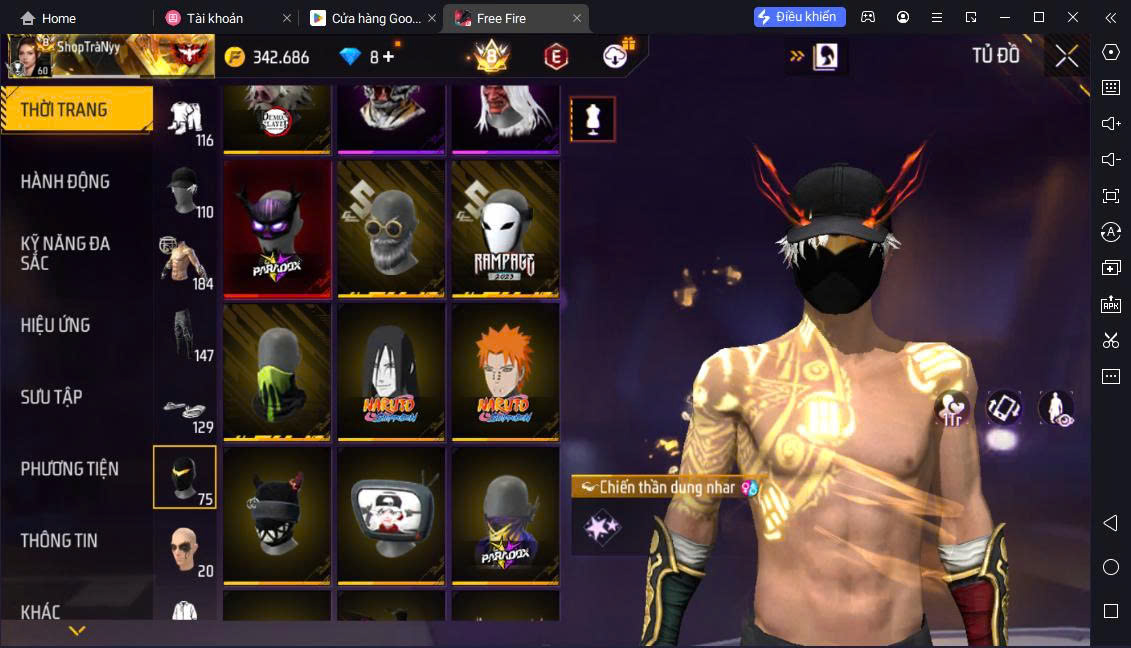The height and width of the screenshot is (648, 1131).
Task: Open the pants subcategory with count 147
Action: pos(185,334)
